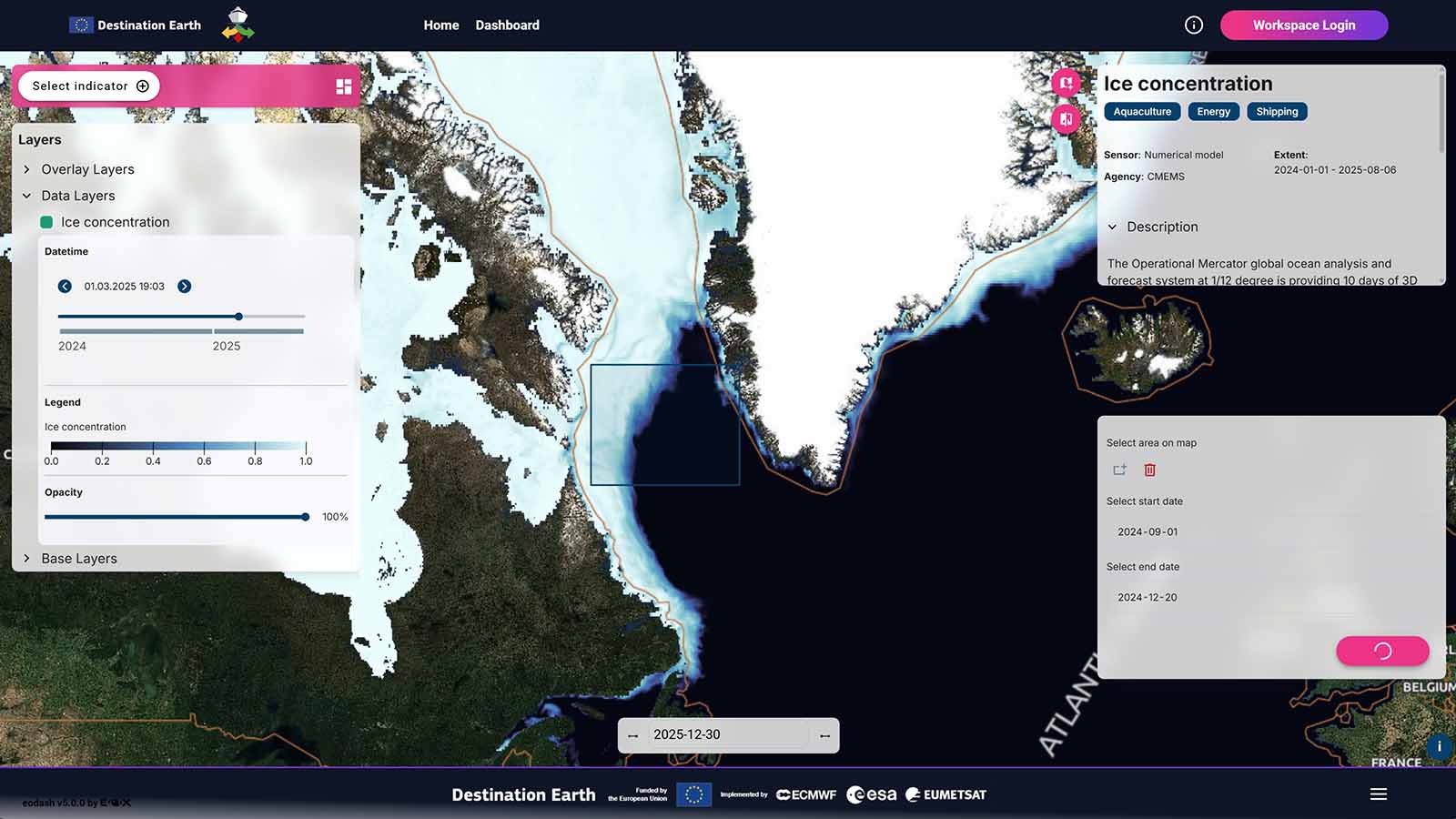The width and height of the screenshot is (1456, 819).
Task: Open the hamburger menu in footer
Action: click(1379, 794)
